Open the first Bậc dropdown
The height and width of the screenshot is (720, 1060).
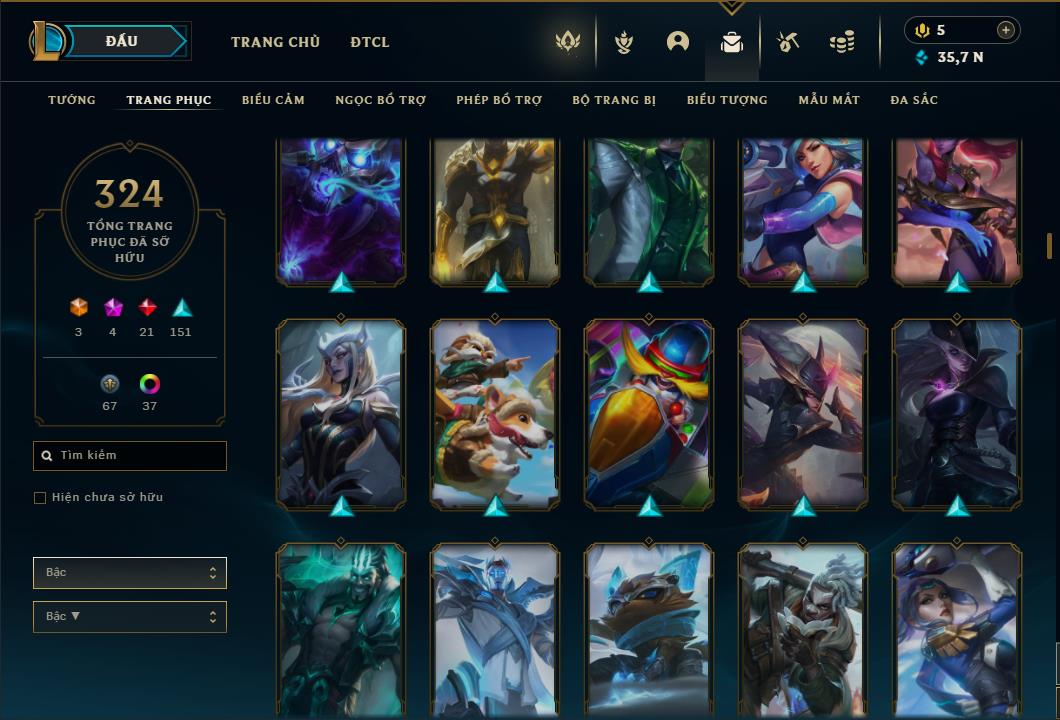pyautogui.click(x=130, y=573)
